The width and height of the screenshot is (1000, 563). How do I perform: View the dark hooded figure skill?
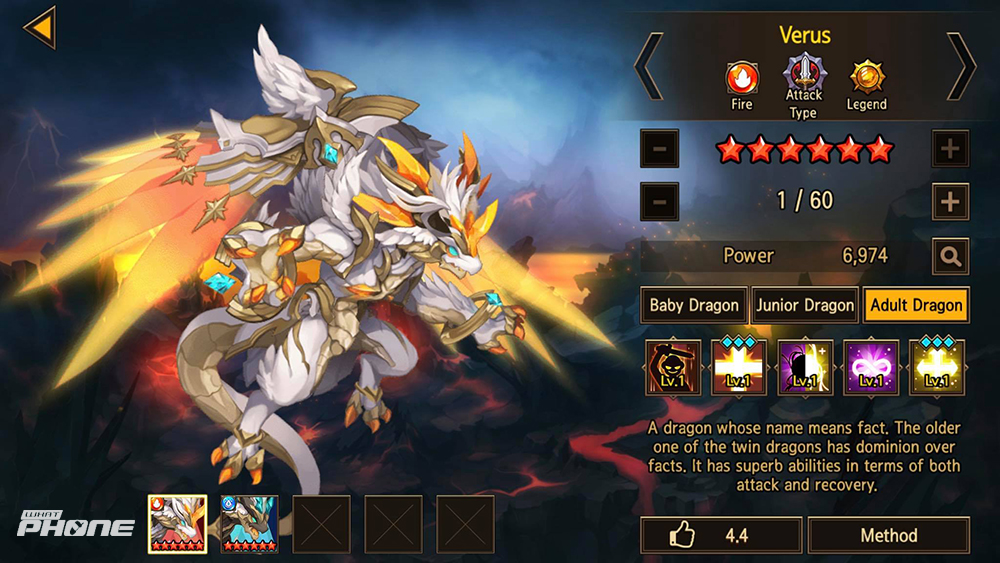tap(672, 367)
